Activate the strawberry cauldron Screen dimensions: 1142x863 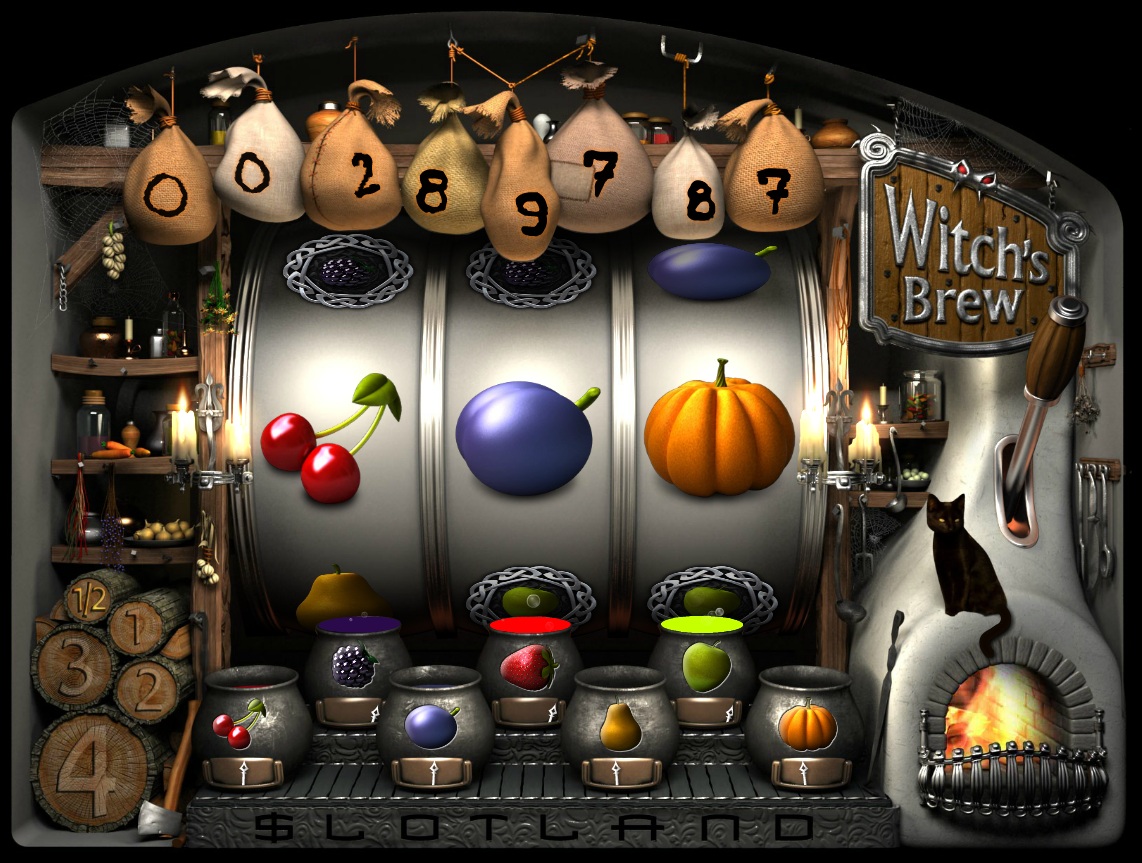[529, 666]
